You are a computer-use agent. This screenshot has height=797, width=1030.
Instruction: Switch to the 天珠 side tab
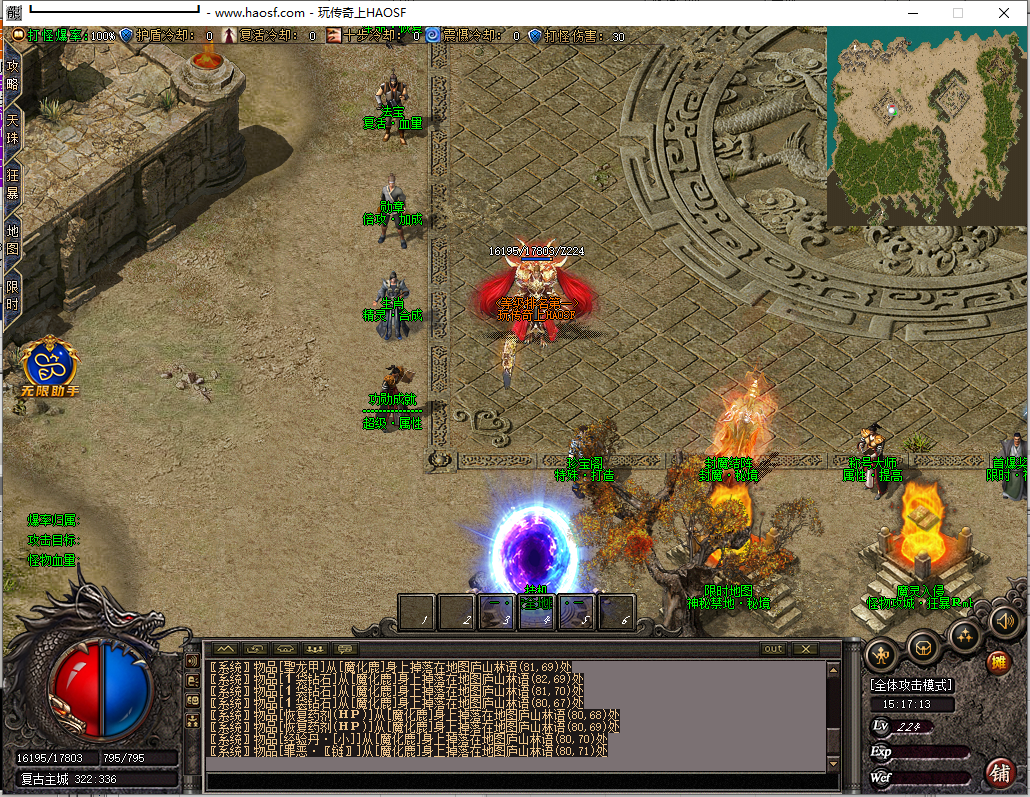[x=13, y=130]
